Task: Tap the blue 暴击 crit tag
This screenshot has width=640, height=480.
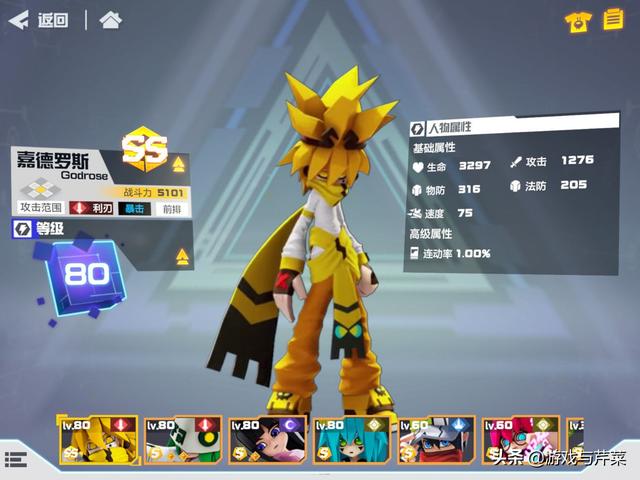Action: (x=134, y=208)
